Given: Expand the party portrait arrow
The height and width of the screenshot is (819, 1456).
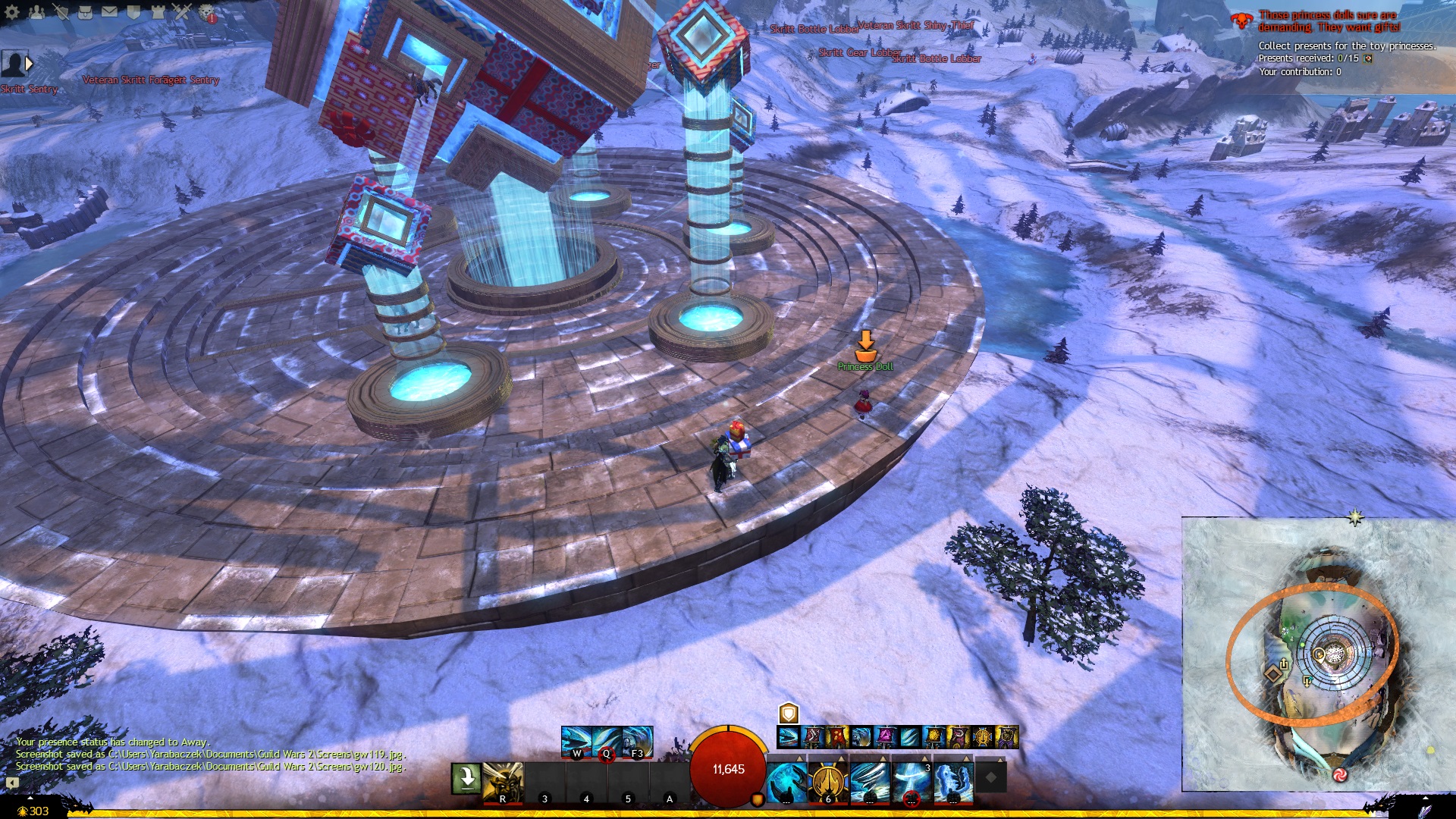Looking at the screenshot, I should pyautogui.click(x=30, y=64).
